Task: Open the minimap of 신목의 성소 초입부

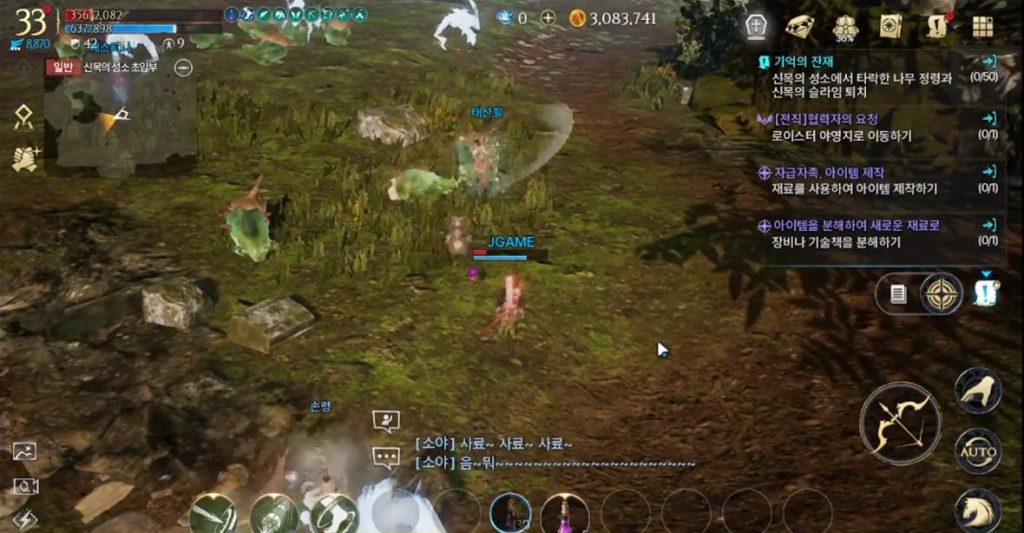Action: click(125, 118)
